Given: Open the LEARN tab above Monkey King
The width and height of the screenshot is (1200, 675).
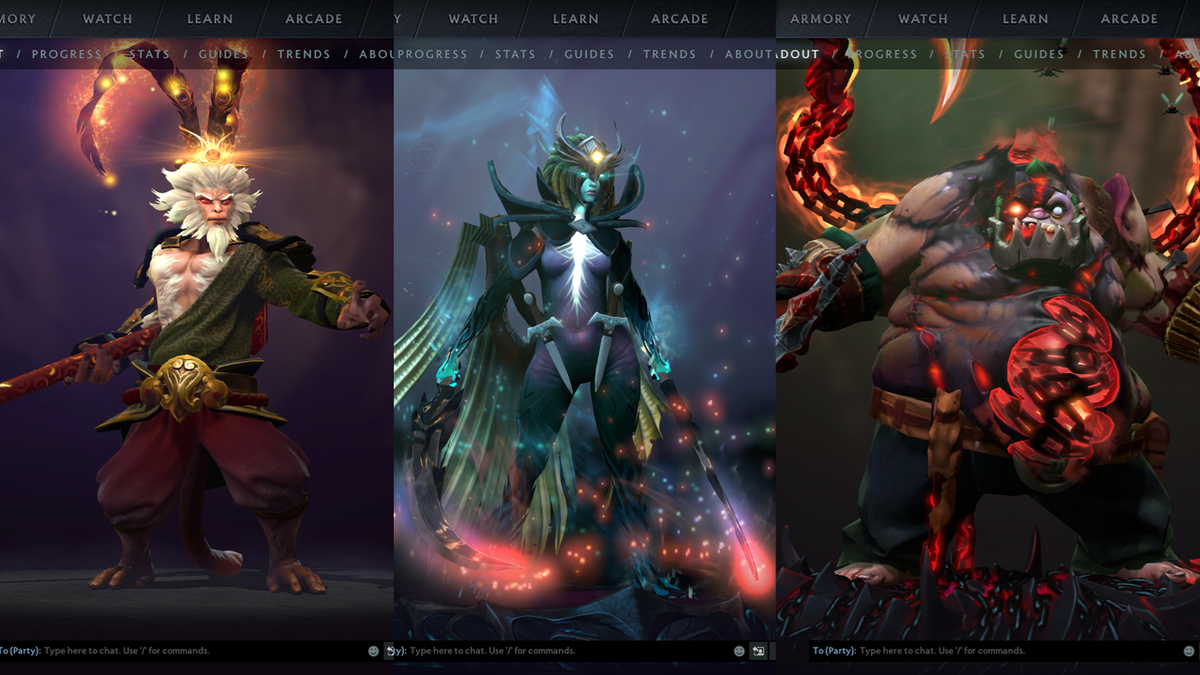Looking at the screenshot, I should point(210,18).
